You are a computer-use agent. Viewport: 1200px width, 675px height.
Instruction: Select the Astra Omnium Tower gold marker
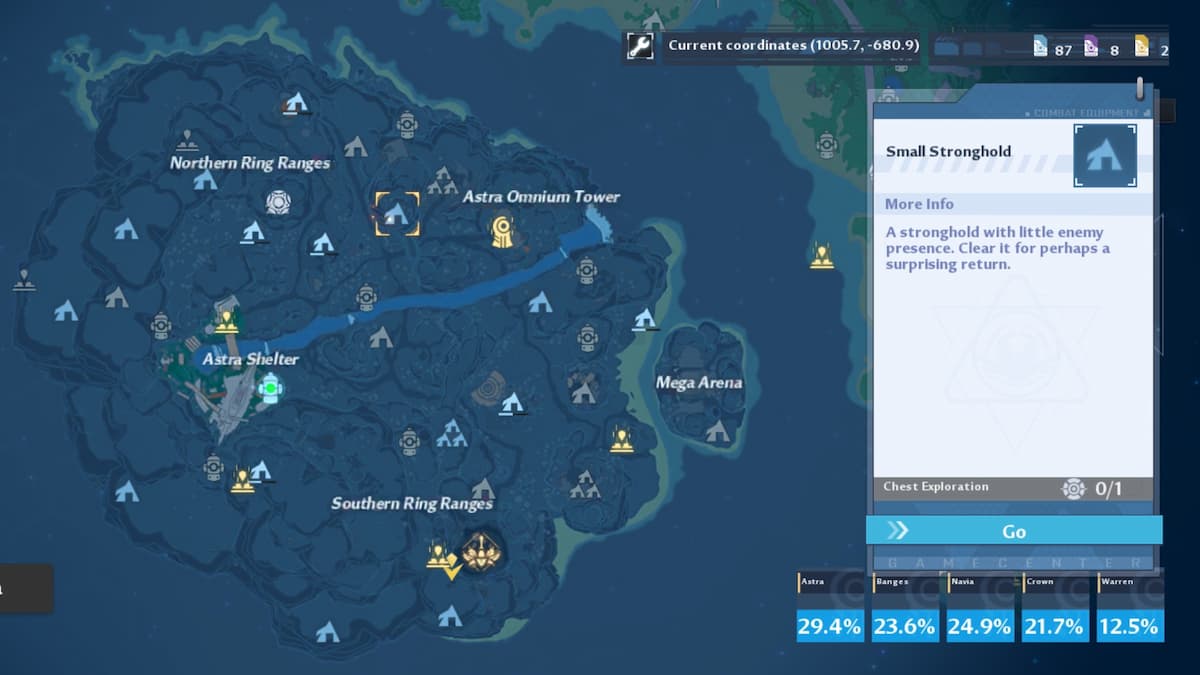[x=503, y=232]
